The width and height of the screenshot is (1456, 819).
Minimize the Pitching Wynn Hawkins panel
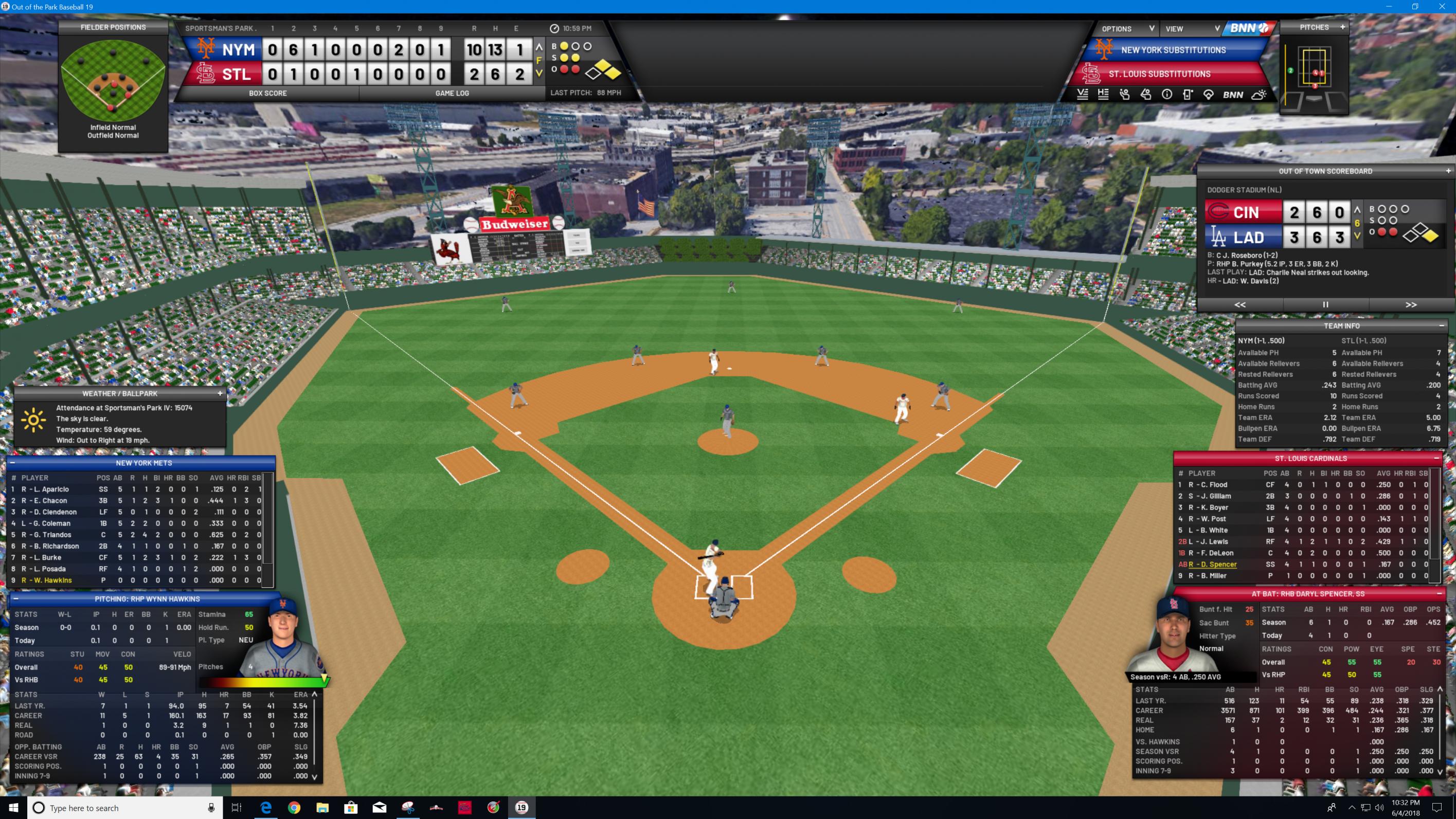[x=16, y=599]
